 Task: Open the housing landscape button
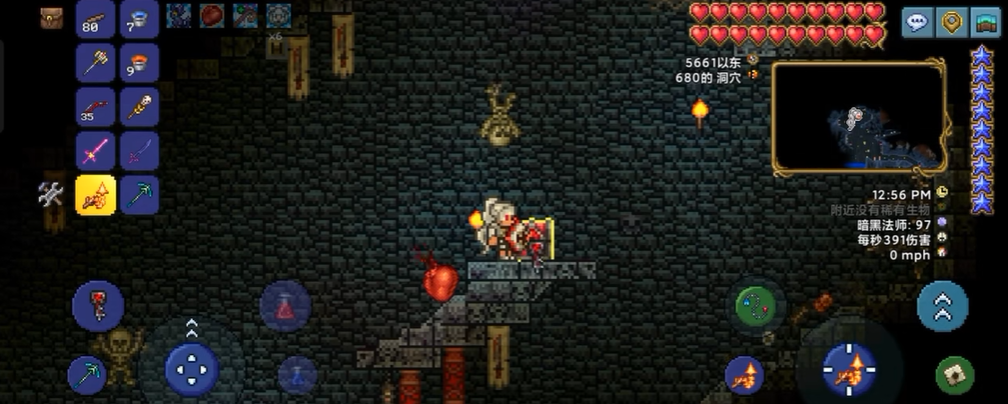[x=987, y=22]
